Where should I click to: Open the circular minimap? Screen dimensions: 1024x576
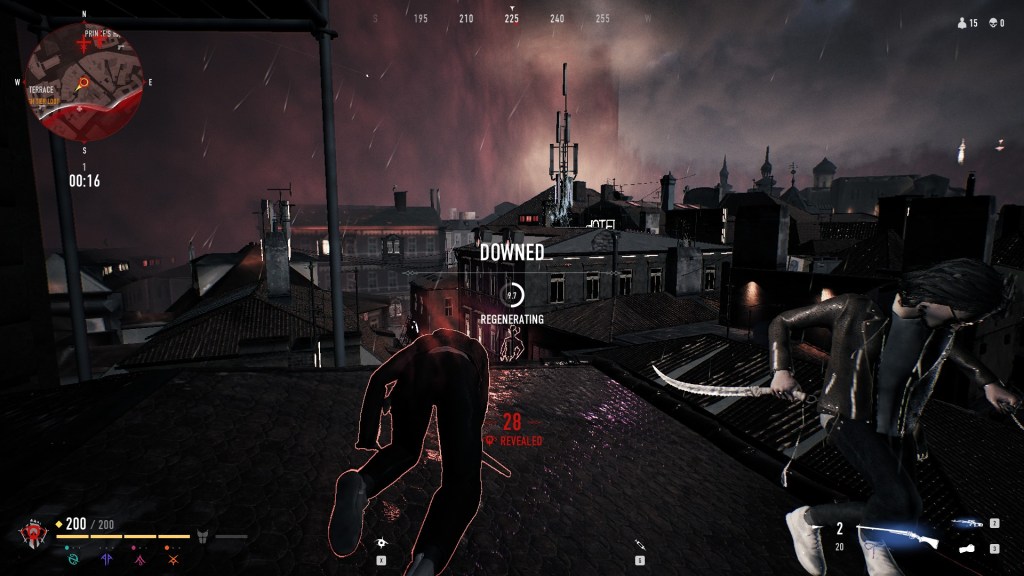pyautogui.click(x=84, y=82)
